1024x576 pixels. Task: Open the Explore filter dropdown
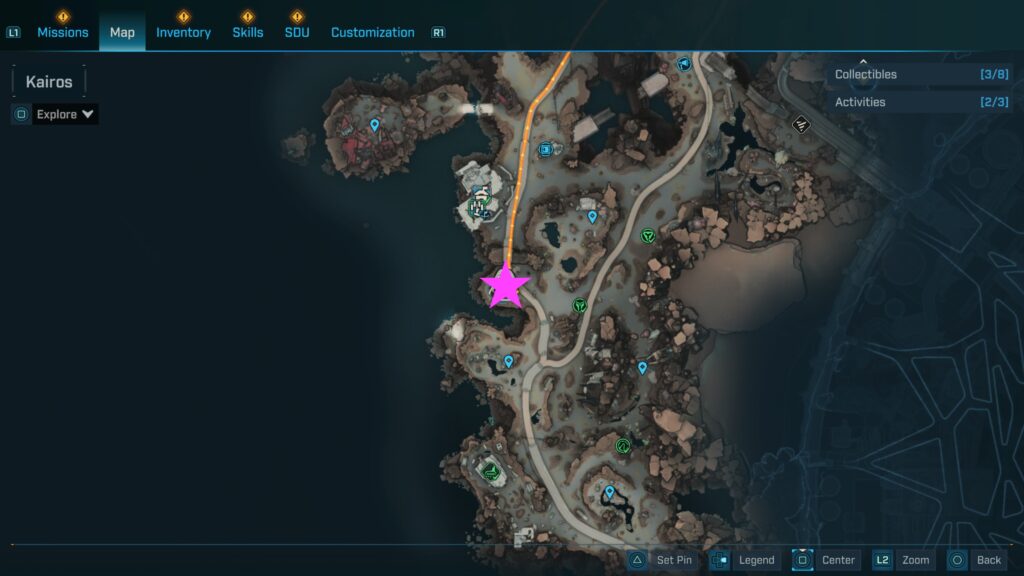coord(65,114)
